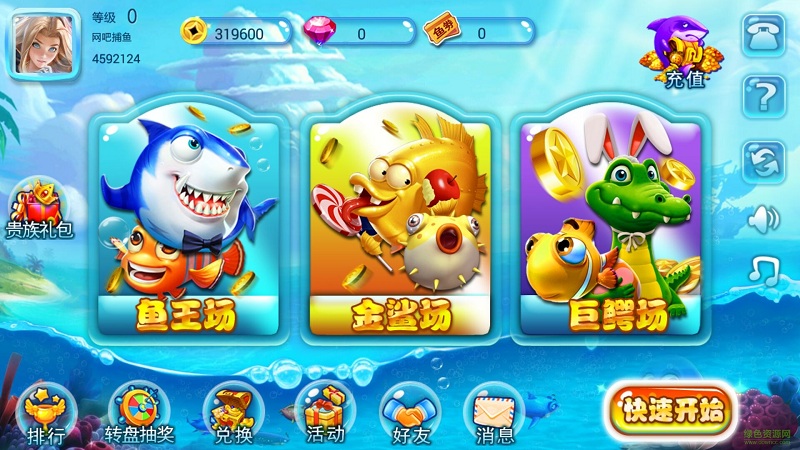This screenshot has height=450, width=800.
Task: Toggle the speaker sound effects
Action: (x=764, y=217)
